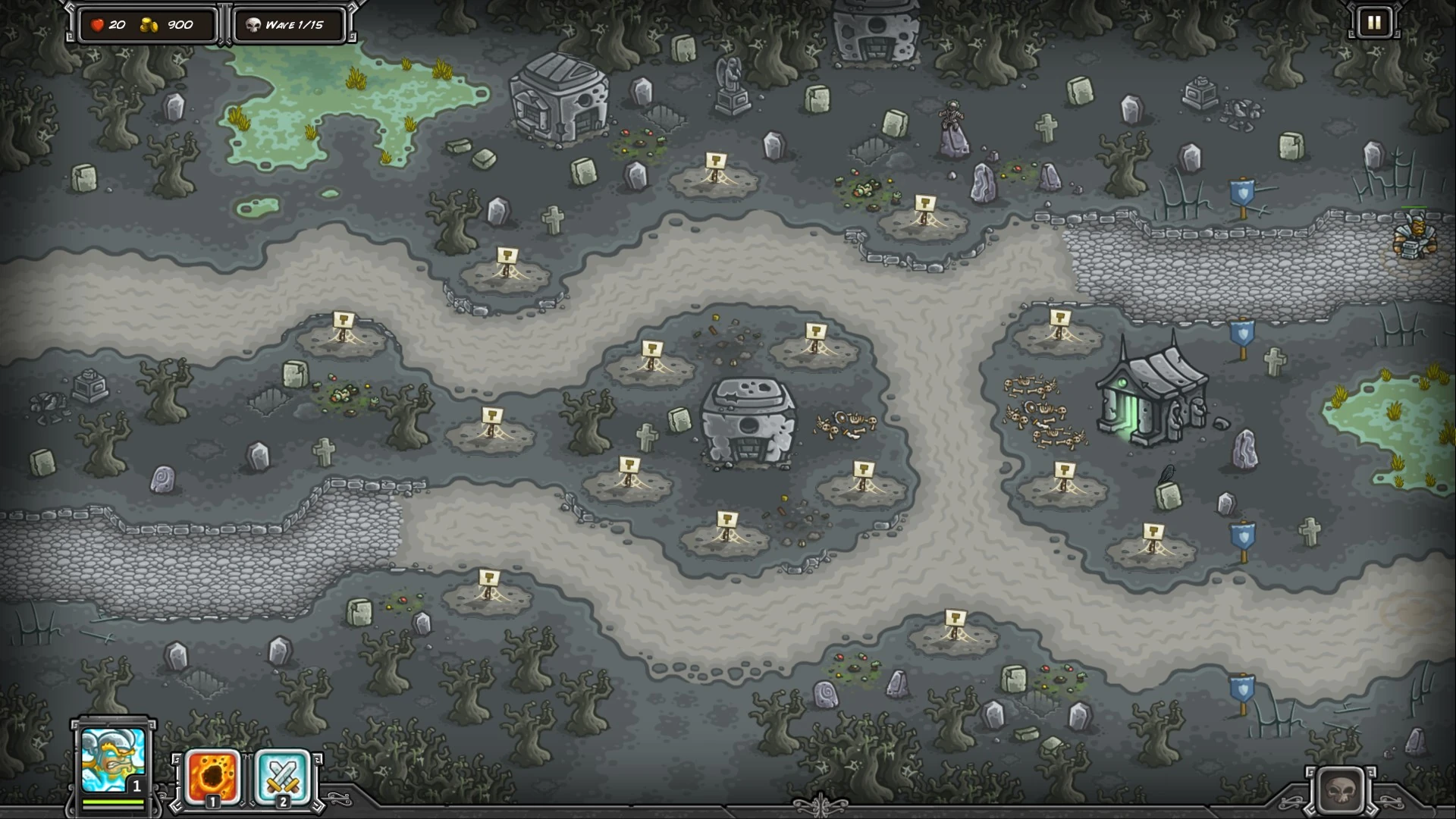Image resolution: width=1456 pixels, height=819 pixels.
Task: Click the gold coins icon in the HUD
Action: point(149,25)
